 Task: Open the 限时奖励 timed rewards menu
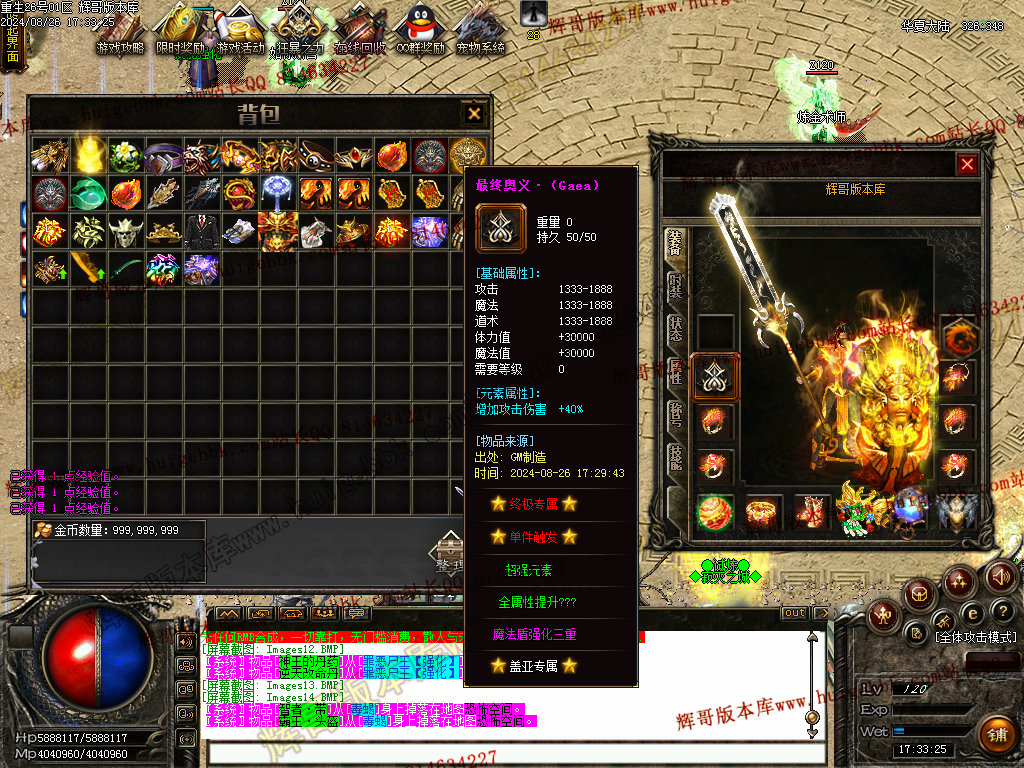pyautogui.click(x=181, y=32)
